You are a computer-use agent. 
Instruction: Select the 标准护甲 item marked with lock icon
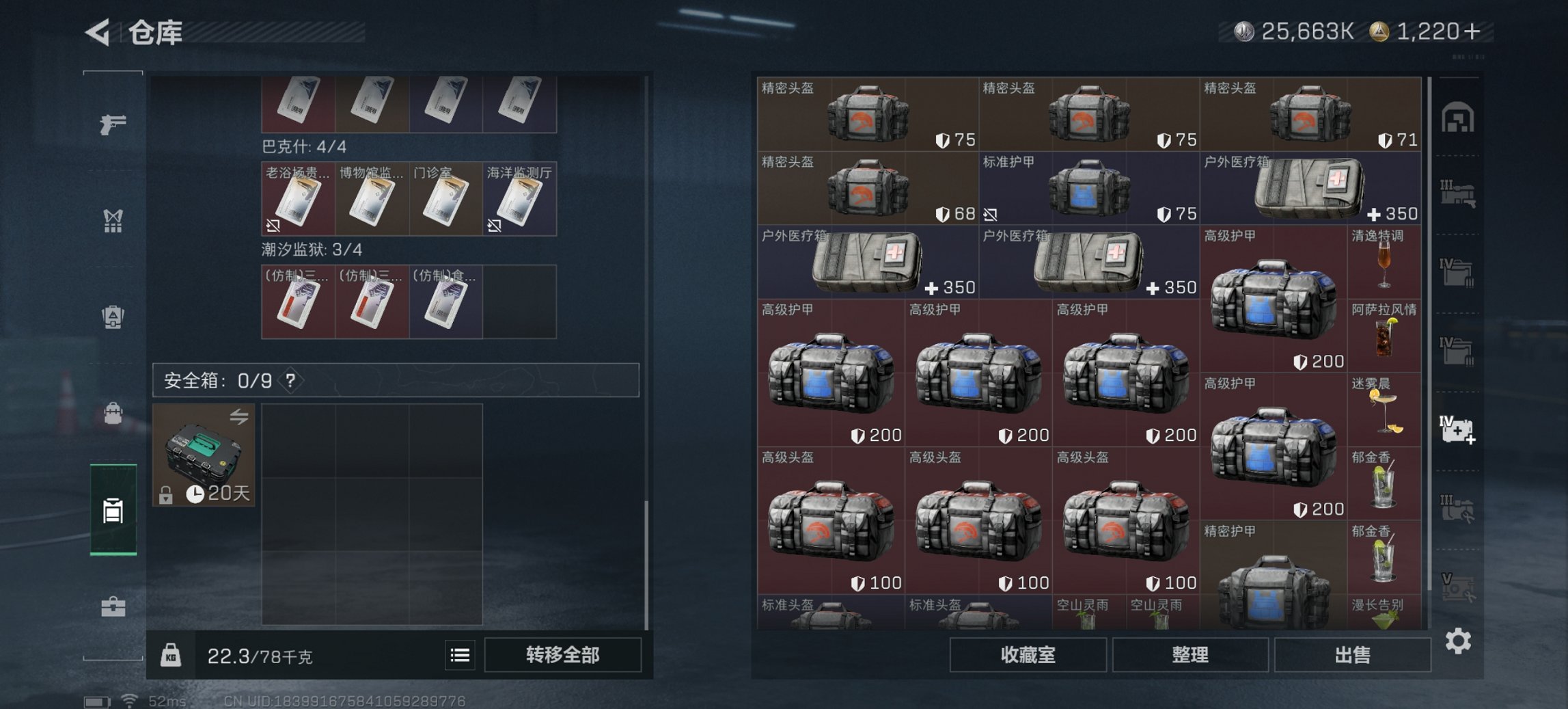pyautogui.click(x=1086, y=188)
